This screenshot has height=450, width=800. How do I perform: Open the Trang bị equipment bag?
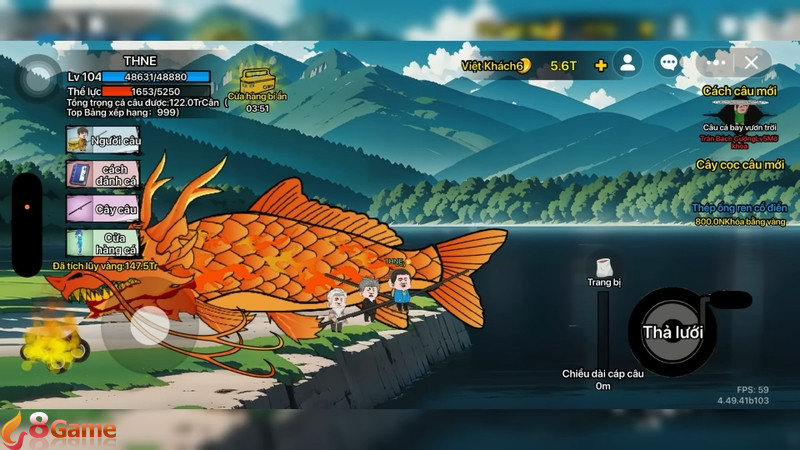[x=604, y=268]
